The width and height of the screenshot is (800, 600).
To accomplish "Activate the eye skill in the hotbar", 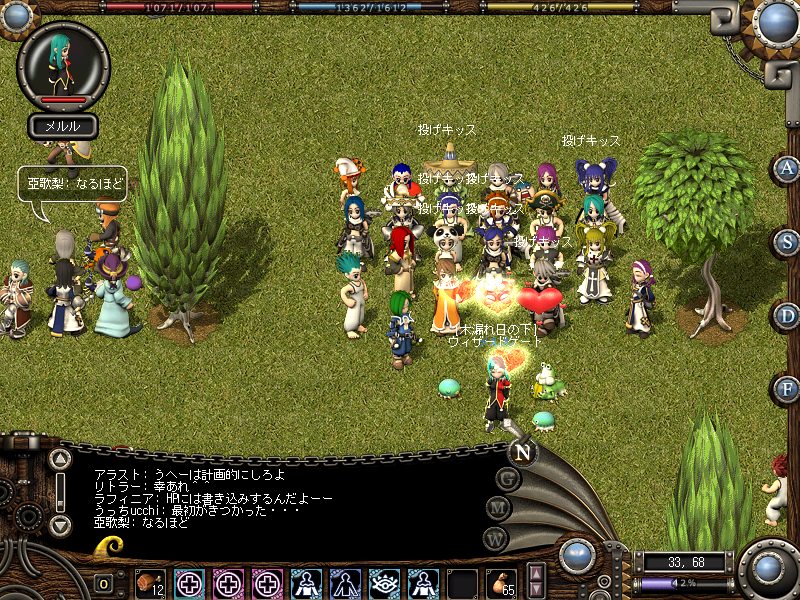I will click(x=385, y=583).
